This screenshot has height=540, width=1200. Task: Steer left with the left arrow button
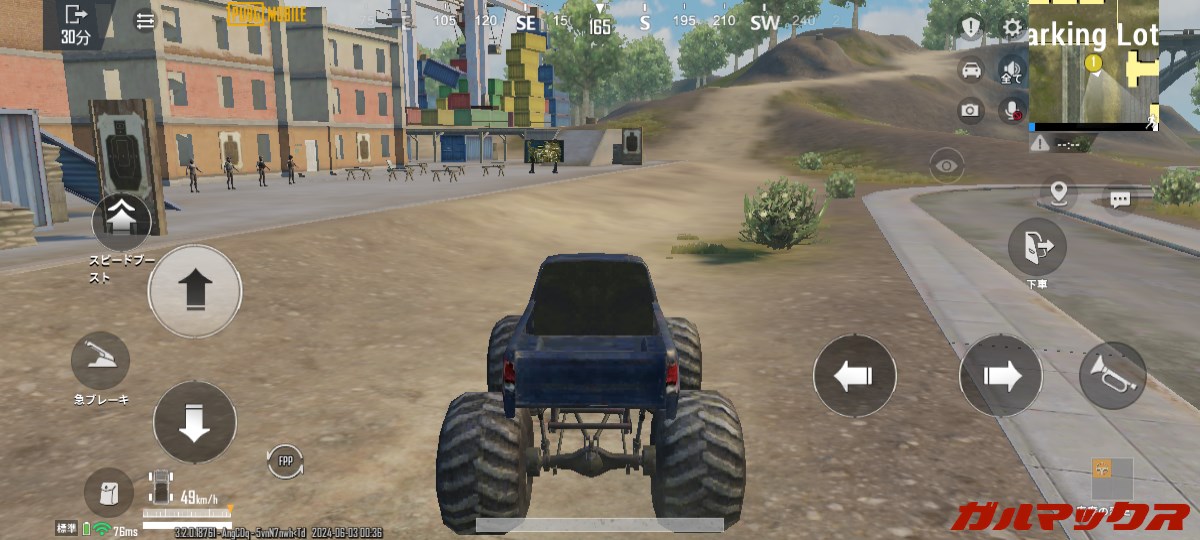(x=854, y=376)
